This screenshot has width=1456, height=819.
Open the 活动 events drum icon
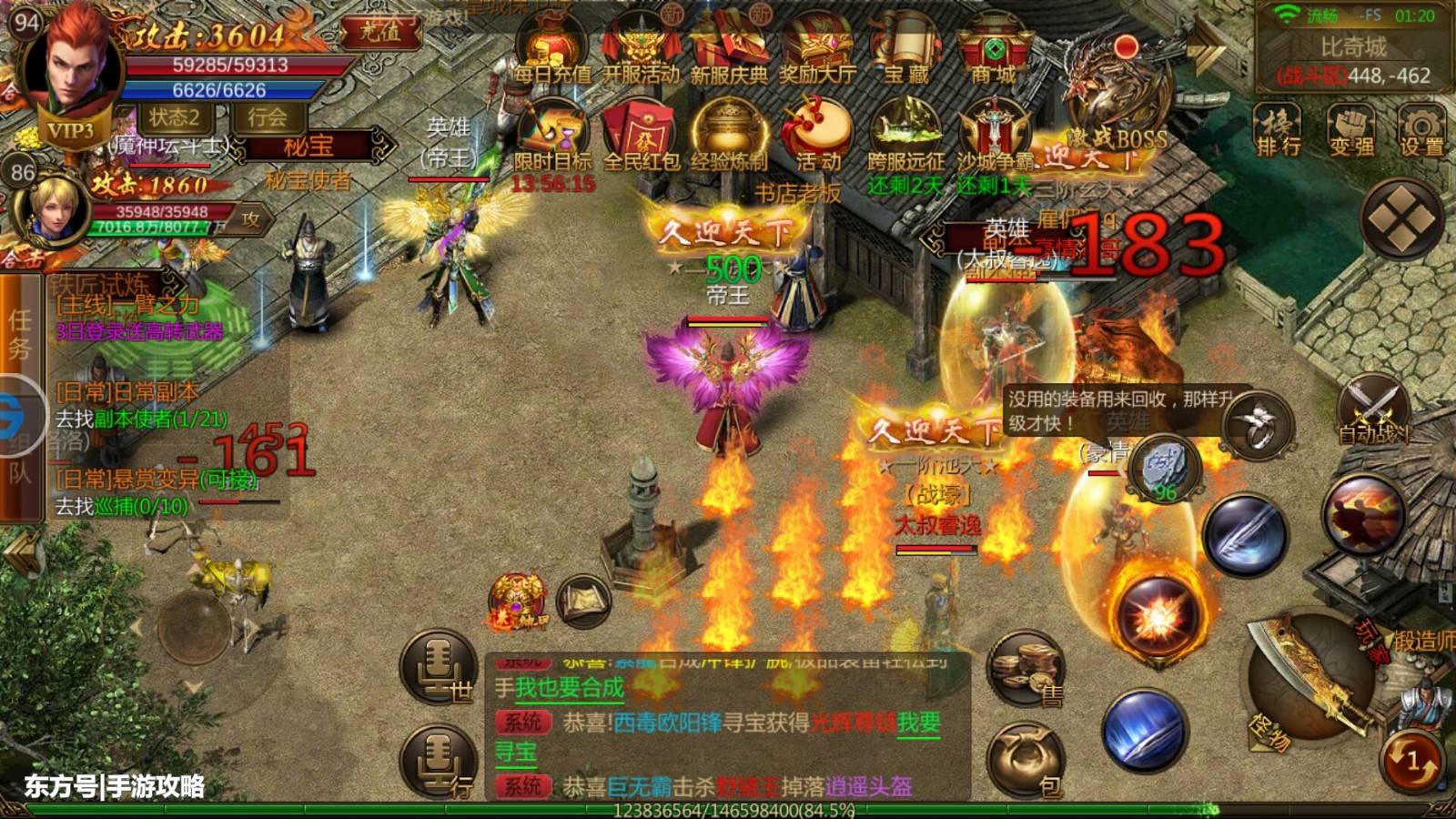coord(817,136)
